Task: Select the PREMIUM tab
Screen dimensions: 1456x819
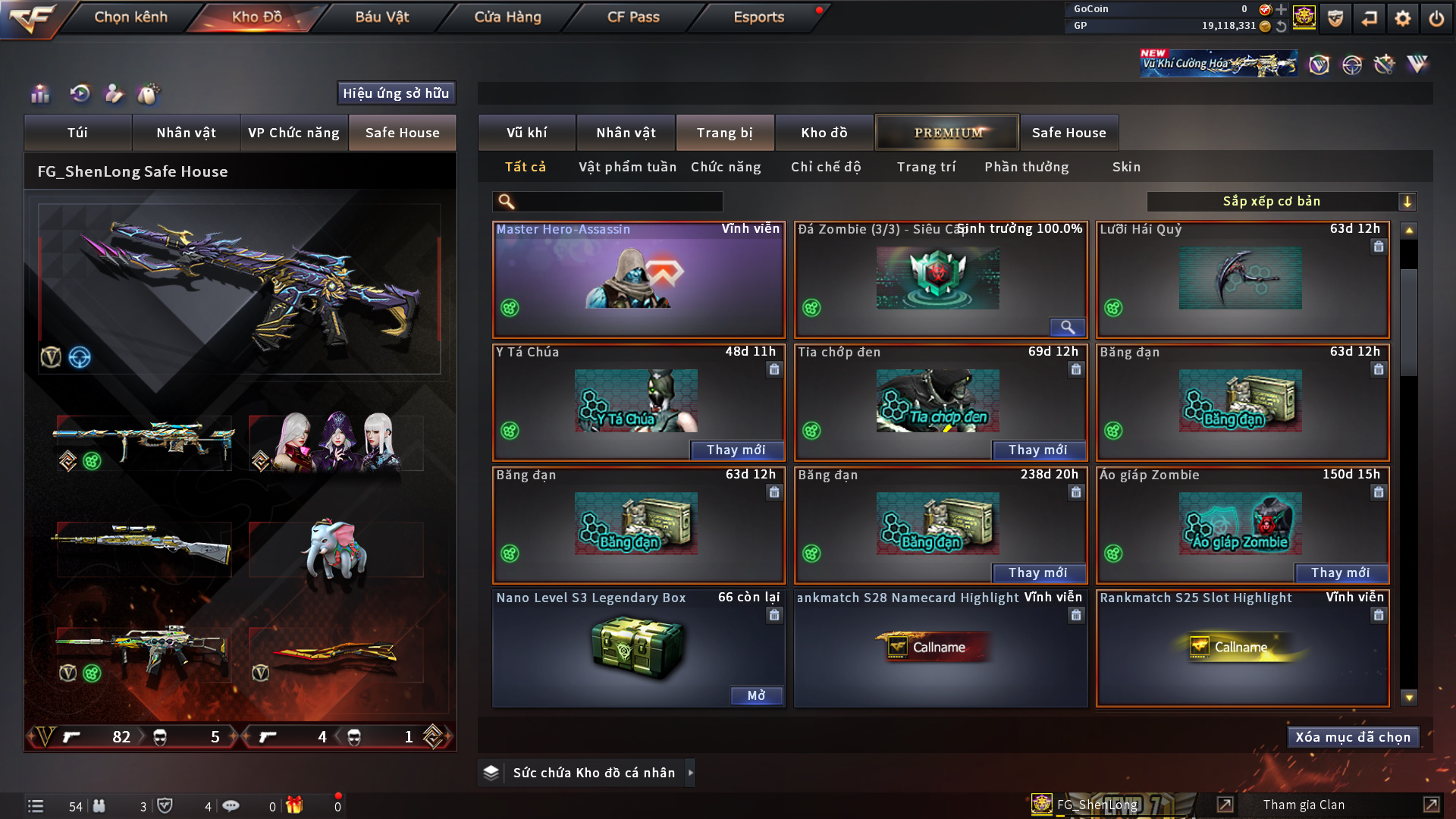Action: (947, 133)
